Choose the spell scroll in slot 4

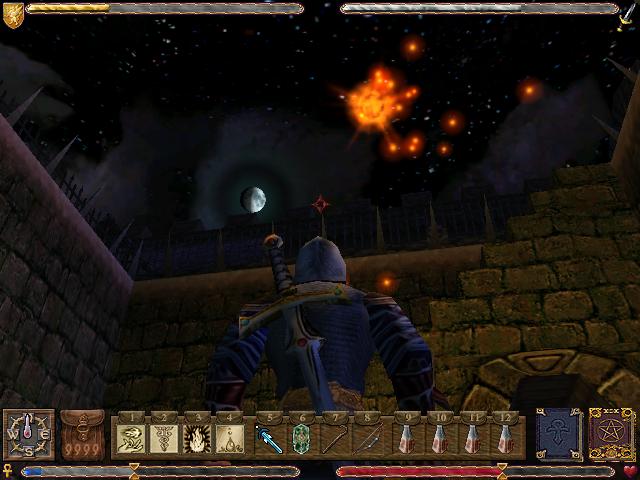click(229, 438)
